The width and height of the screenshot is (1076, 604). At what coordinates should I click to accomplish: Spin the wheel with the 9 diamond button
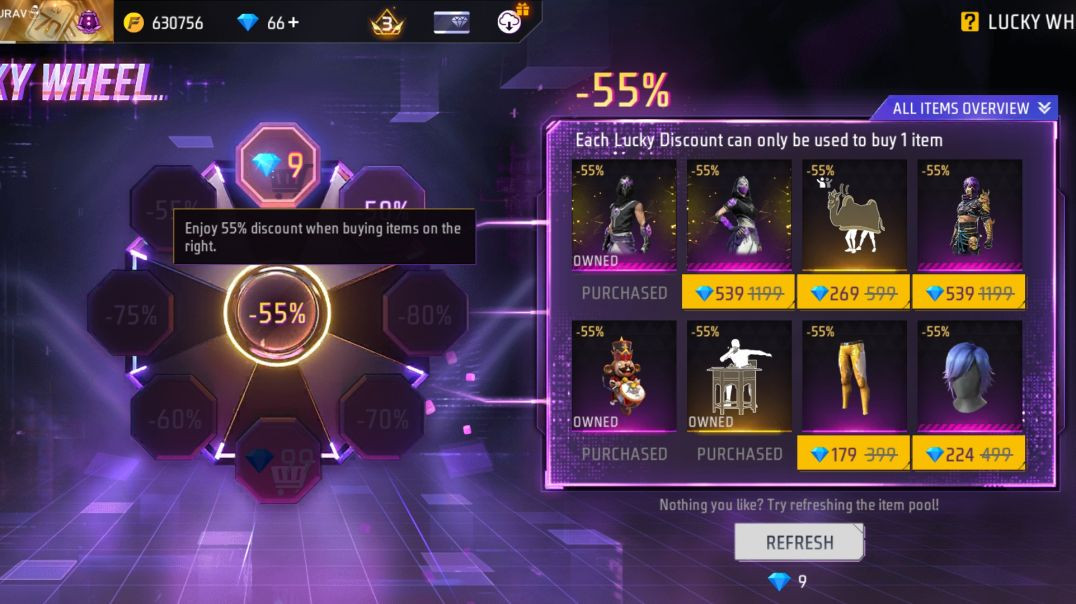pos(278,165)
